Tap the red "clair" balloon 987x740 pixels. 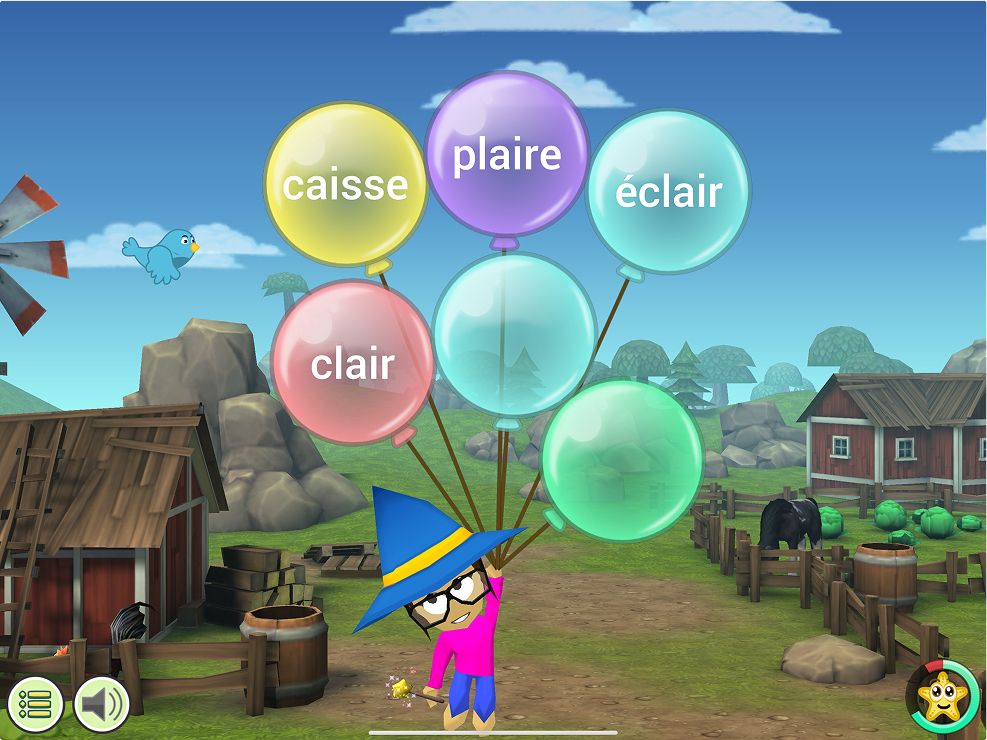coord(352,364)
